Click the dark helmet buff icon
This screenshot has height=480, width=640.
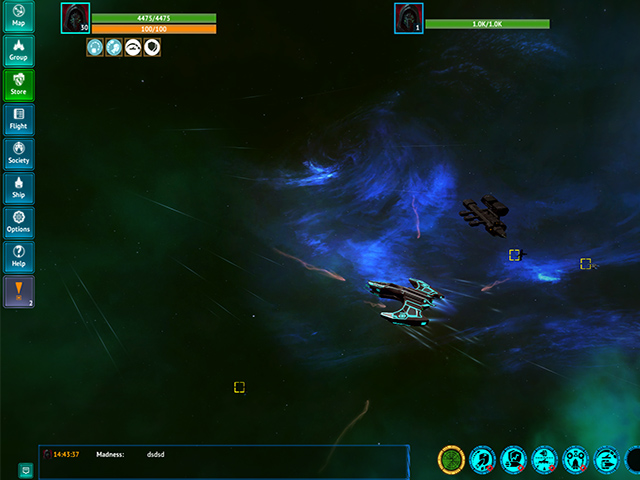152,47
